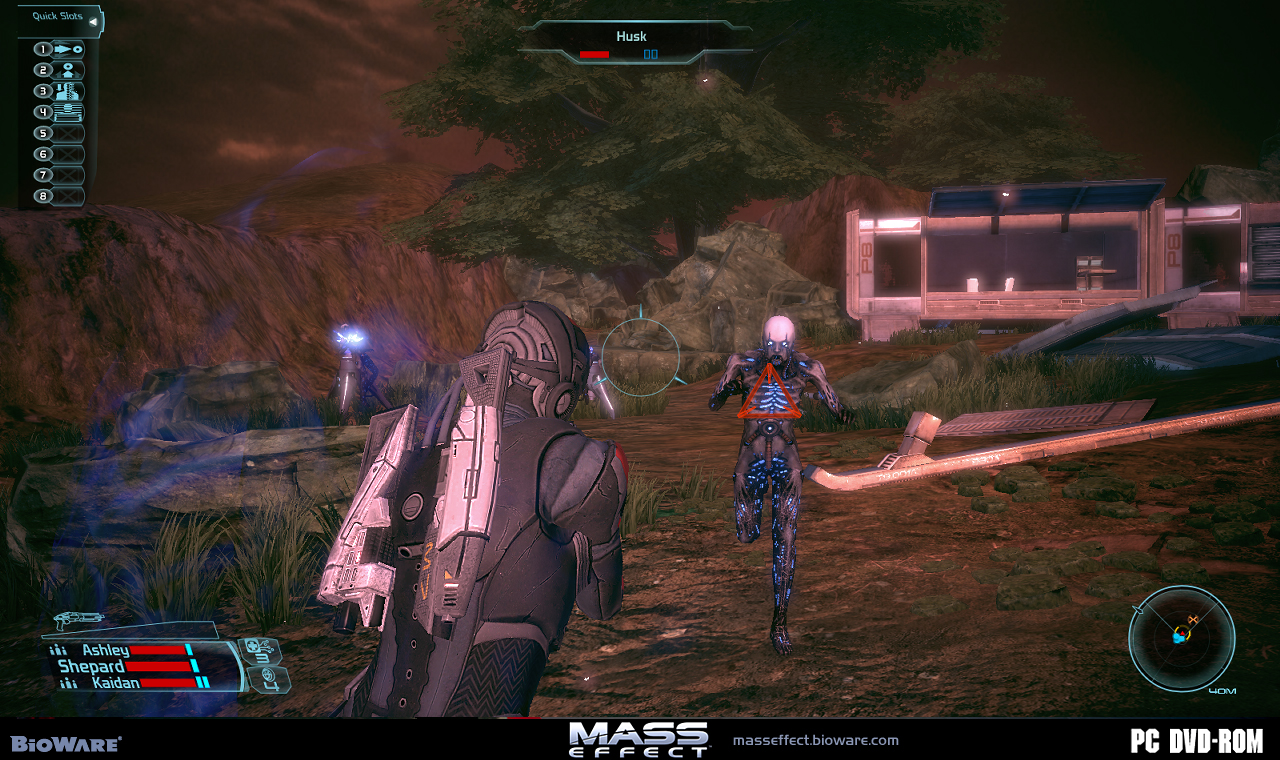This screenshot has height=760, width=1280.
Task: Select squadmate Ashley in the squad panel
Action: (105, 650)
